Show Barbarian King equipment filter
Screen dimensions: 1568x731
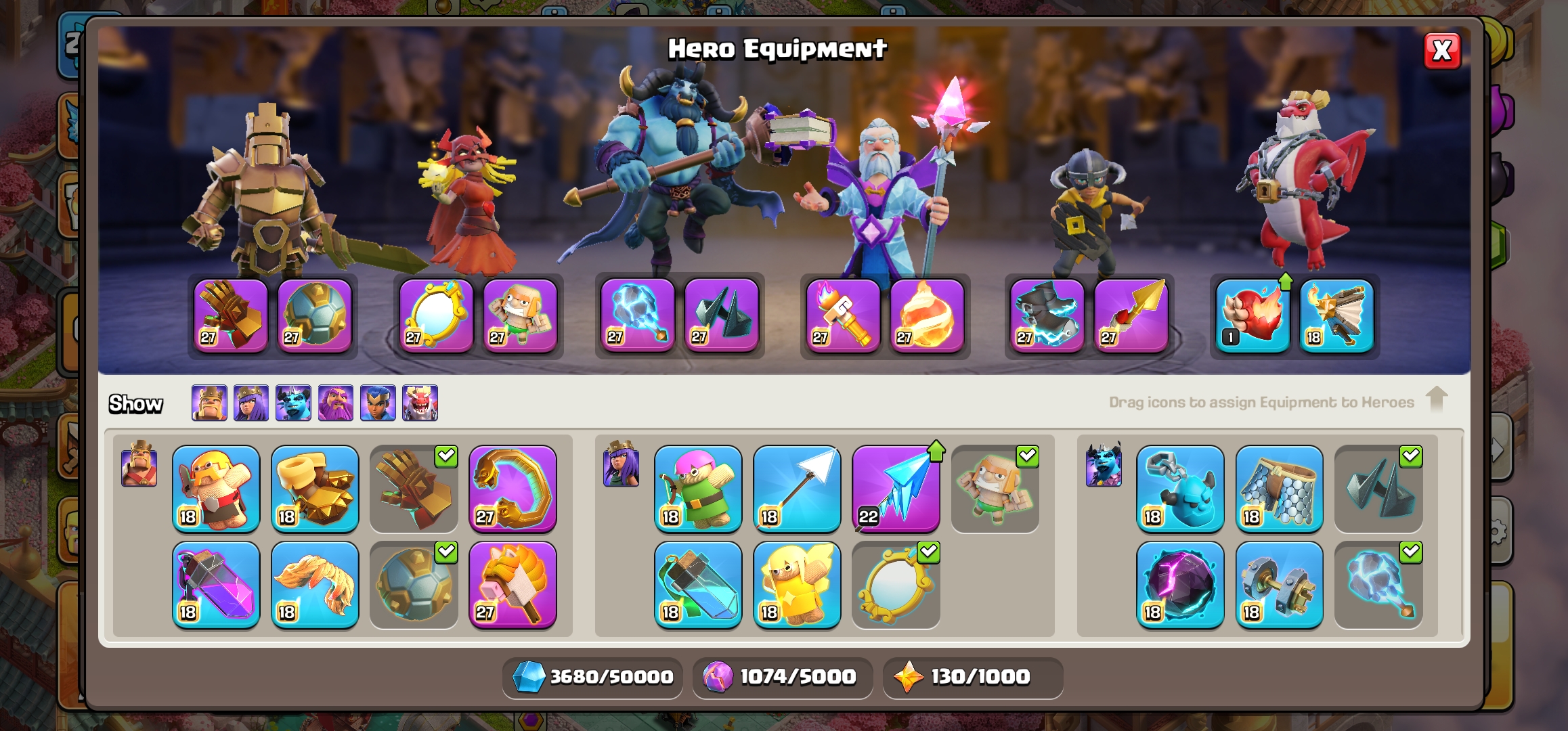209,403
